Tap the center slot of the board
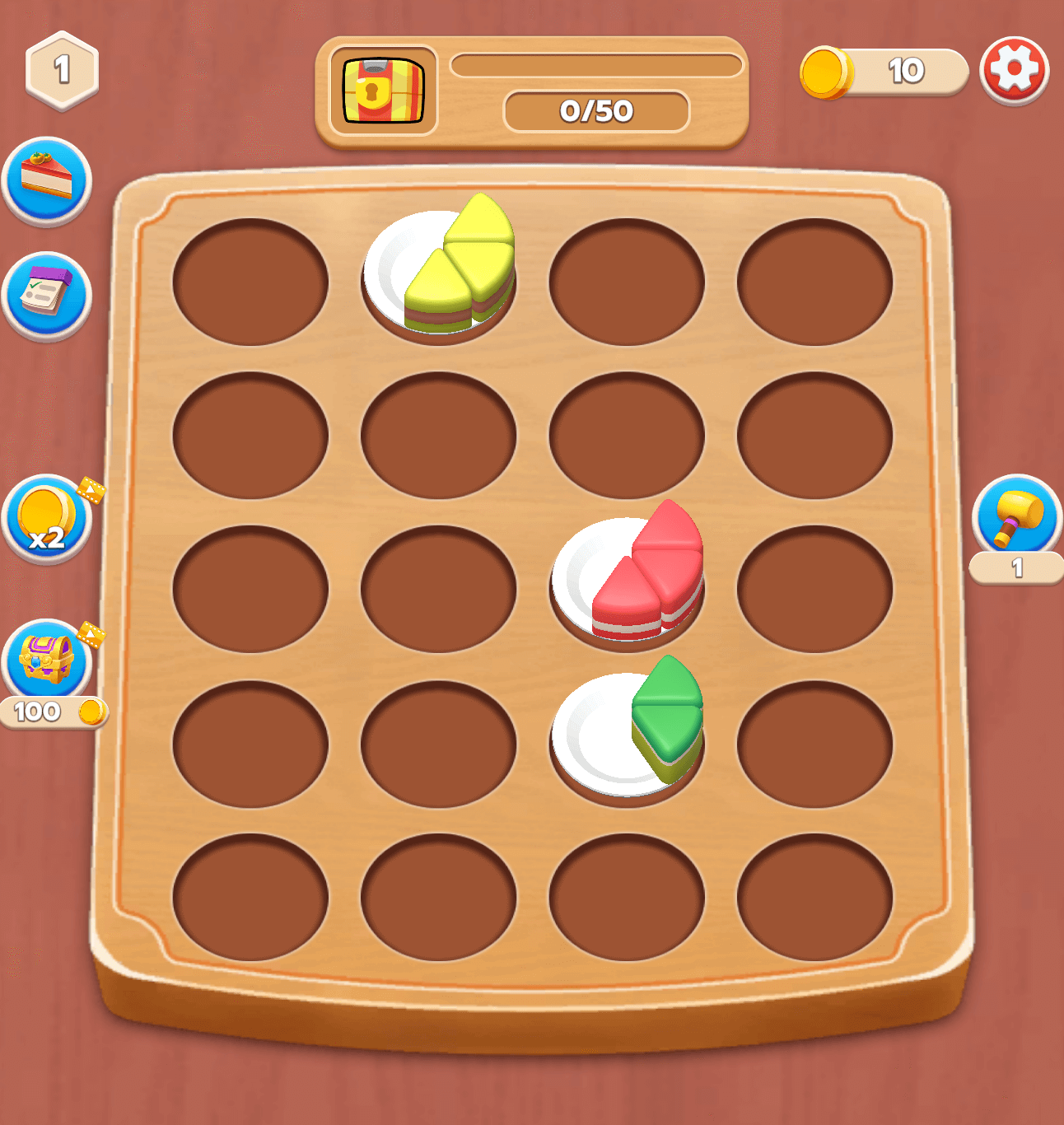Image resolution: width=1064 pixels, height=1125 pixels. [436, 585]
